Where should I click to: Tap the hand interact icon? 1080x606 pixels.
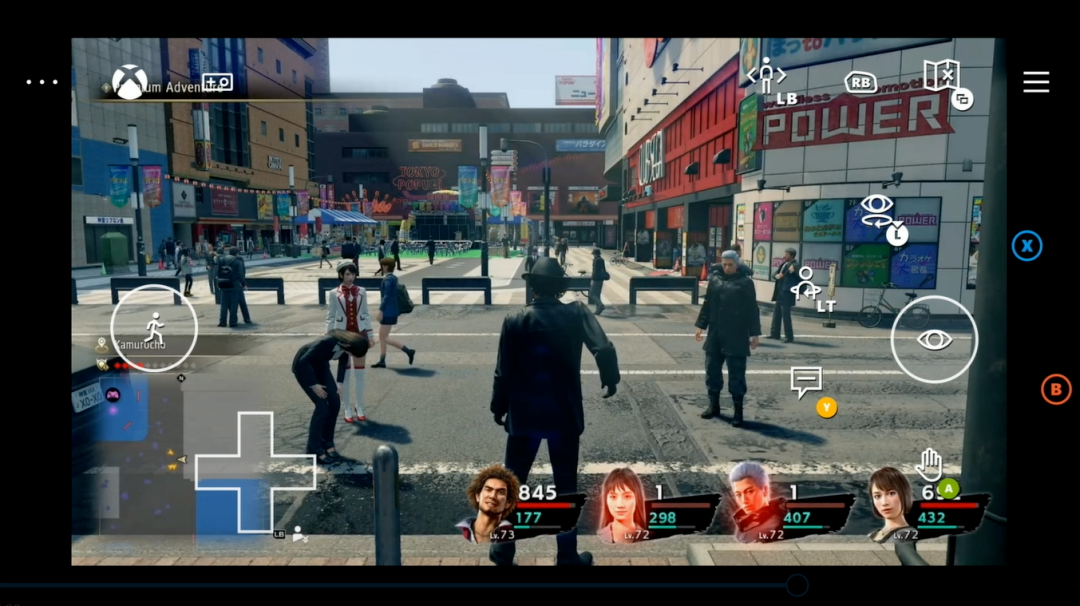click(x=929, y=463)
